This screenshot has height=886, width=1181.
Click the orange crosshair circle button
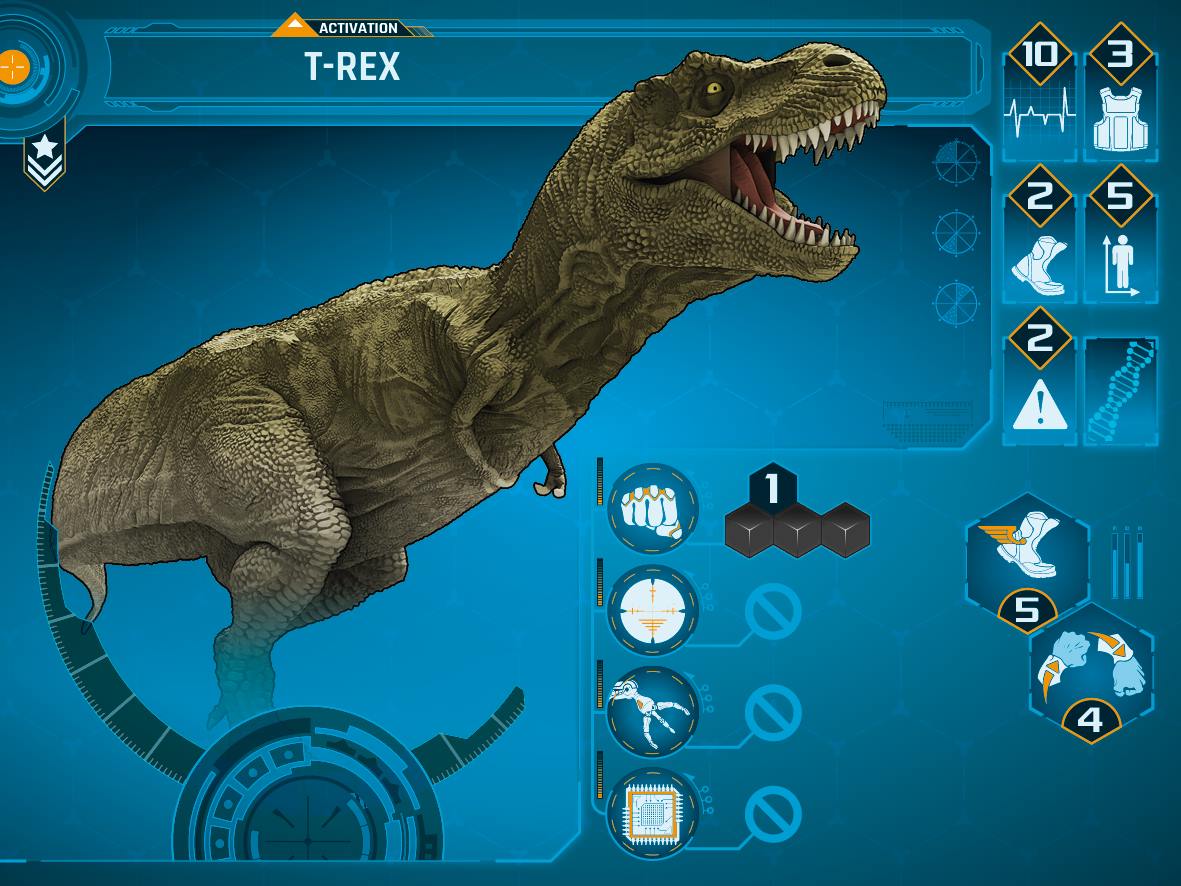click(14, 67)
